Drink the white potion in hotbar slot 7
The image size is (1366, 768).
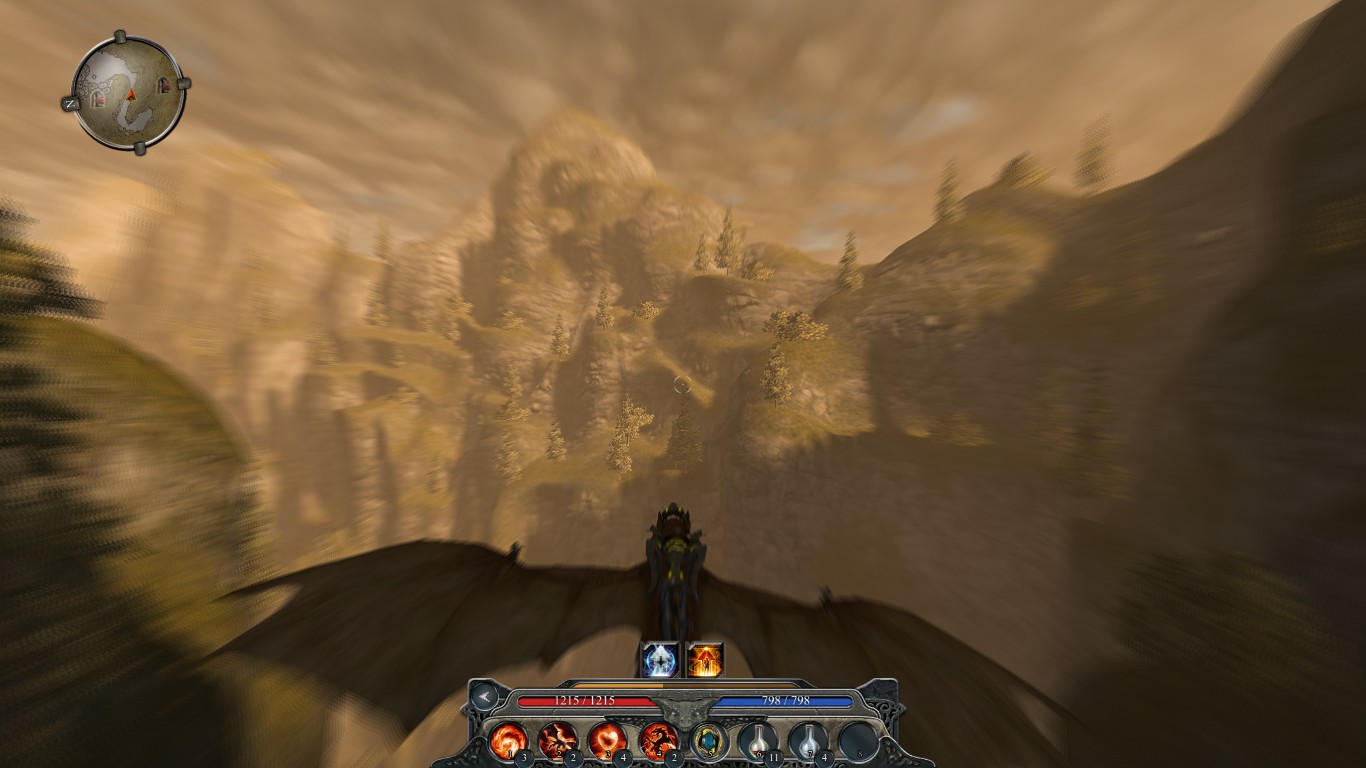[x=811, y=740]
